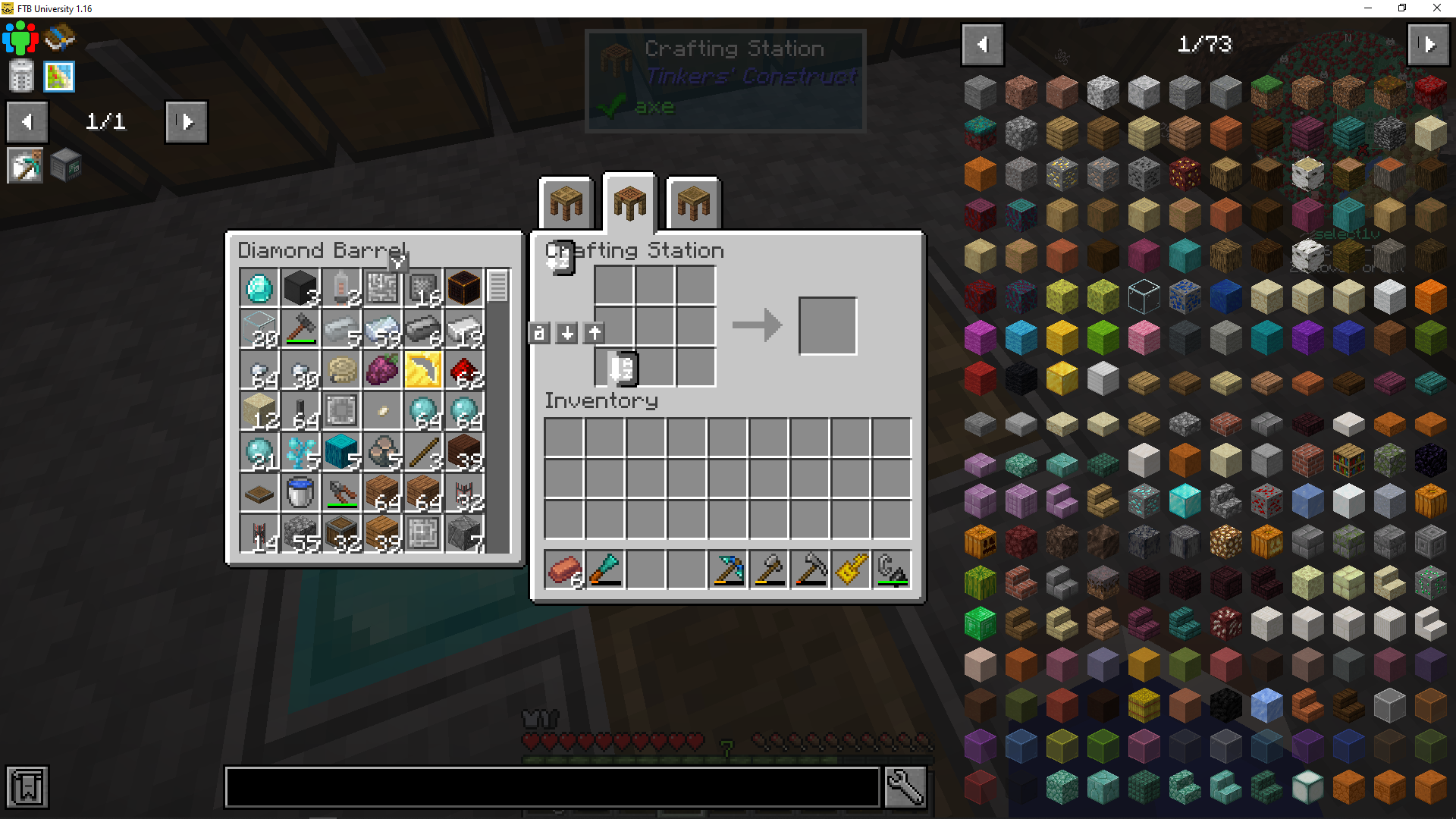Toggle the slot lock padlock in Crafting Station

[540, 333]
